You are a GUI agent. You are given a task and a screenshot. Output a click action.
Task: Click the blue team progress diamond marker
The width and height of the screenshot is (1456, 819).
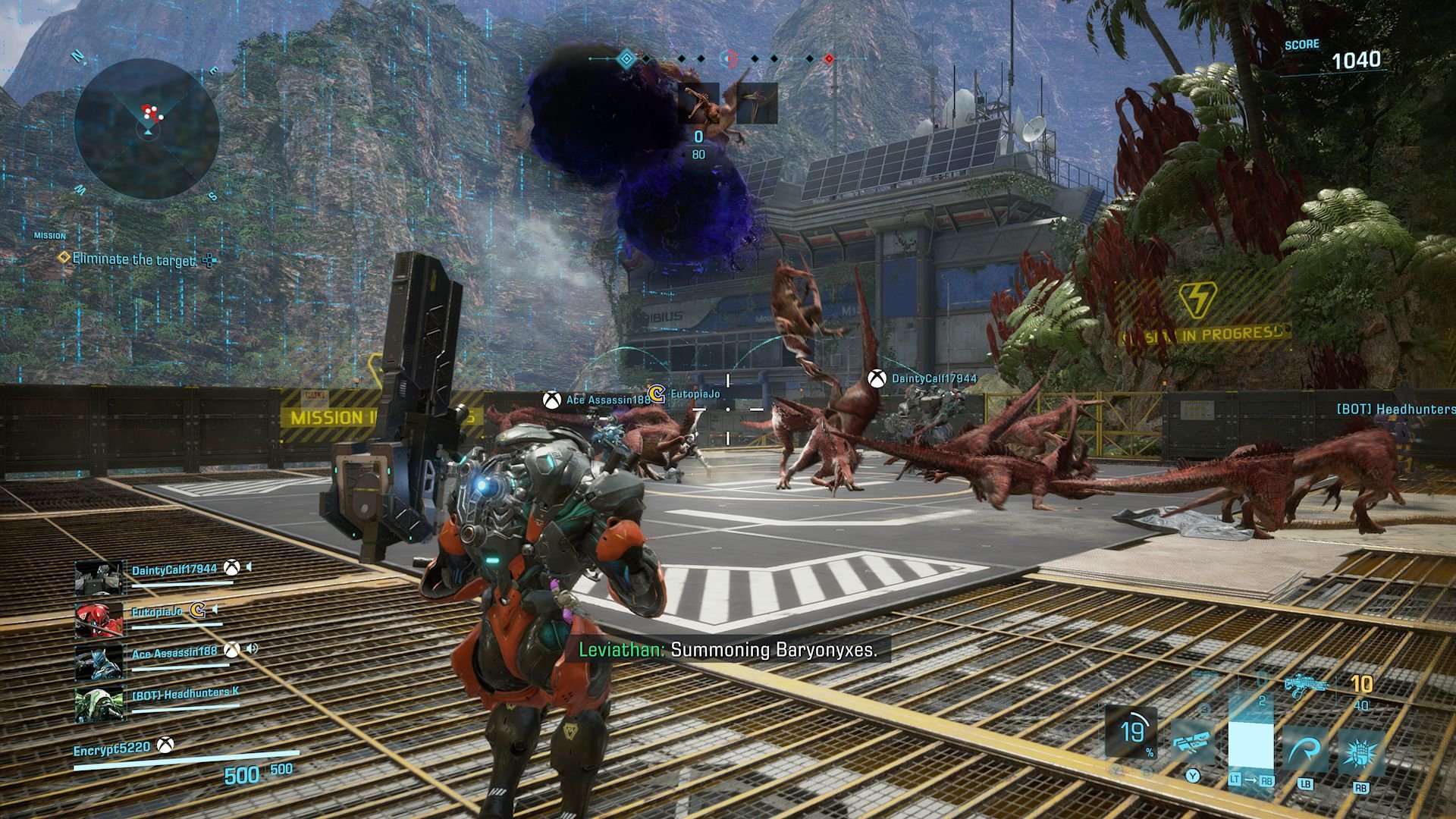pyautogui.click(x=626, y=58)
